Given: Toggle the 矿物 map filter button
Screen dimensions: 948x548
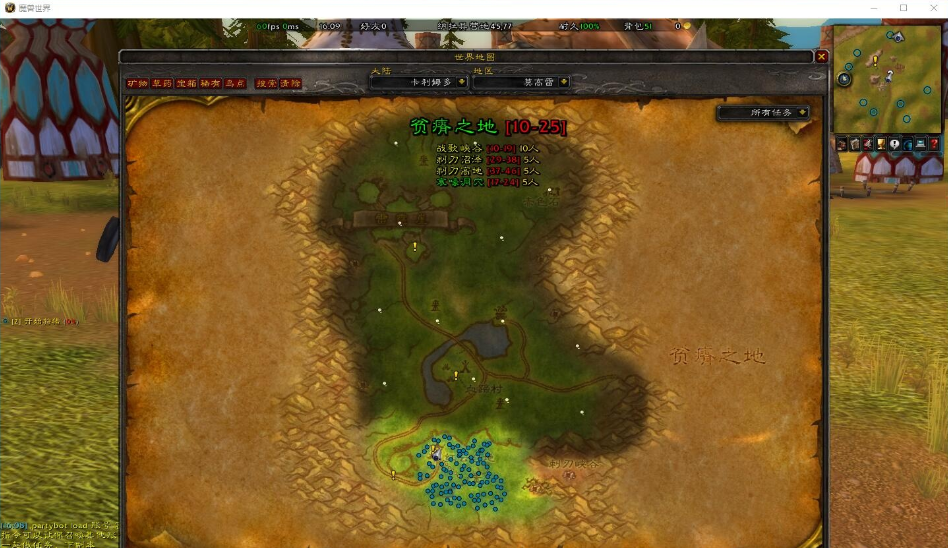Looking at the screenshot, I should [137, 84].
